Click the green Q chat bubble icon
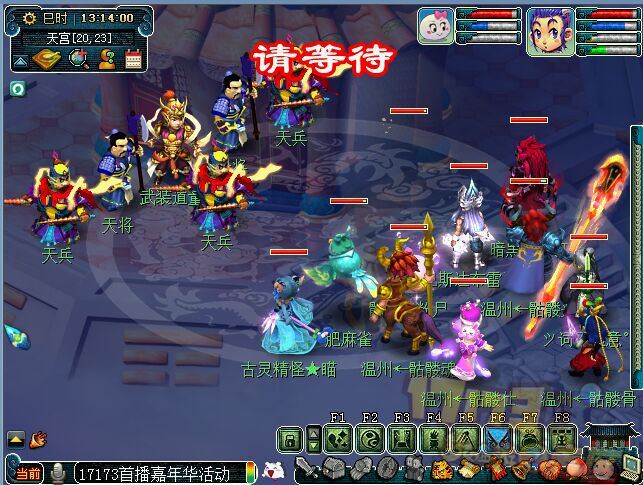Image resolution: width=643 pixels, height=485 pixels. [x=17, y=88]
